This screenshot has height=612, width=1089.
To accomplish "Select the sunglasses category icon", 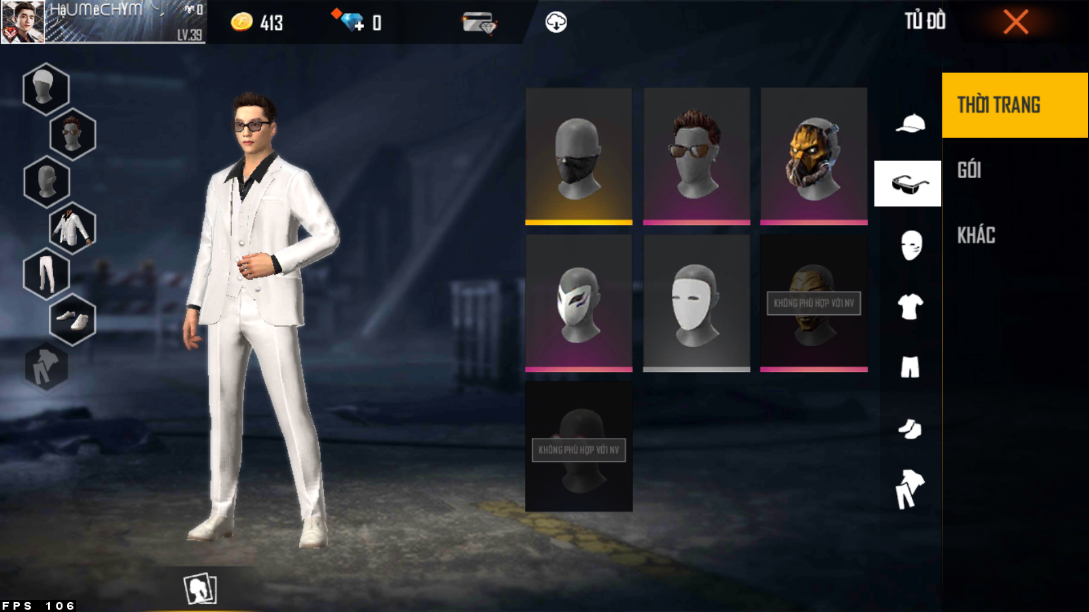I will point(907,184).
